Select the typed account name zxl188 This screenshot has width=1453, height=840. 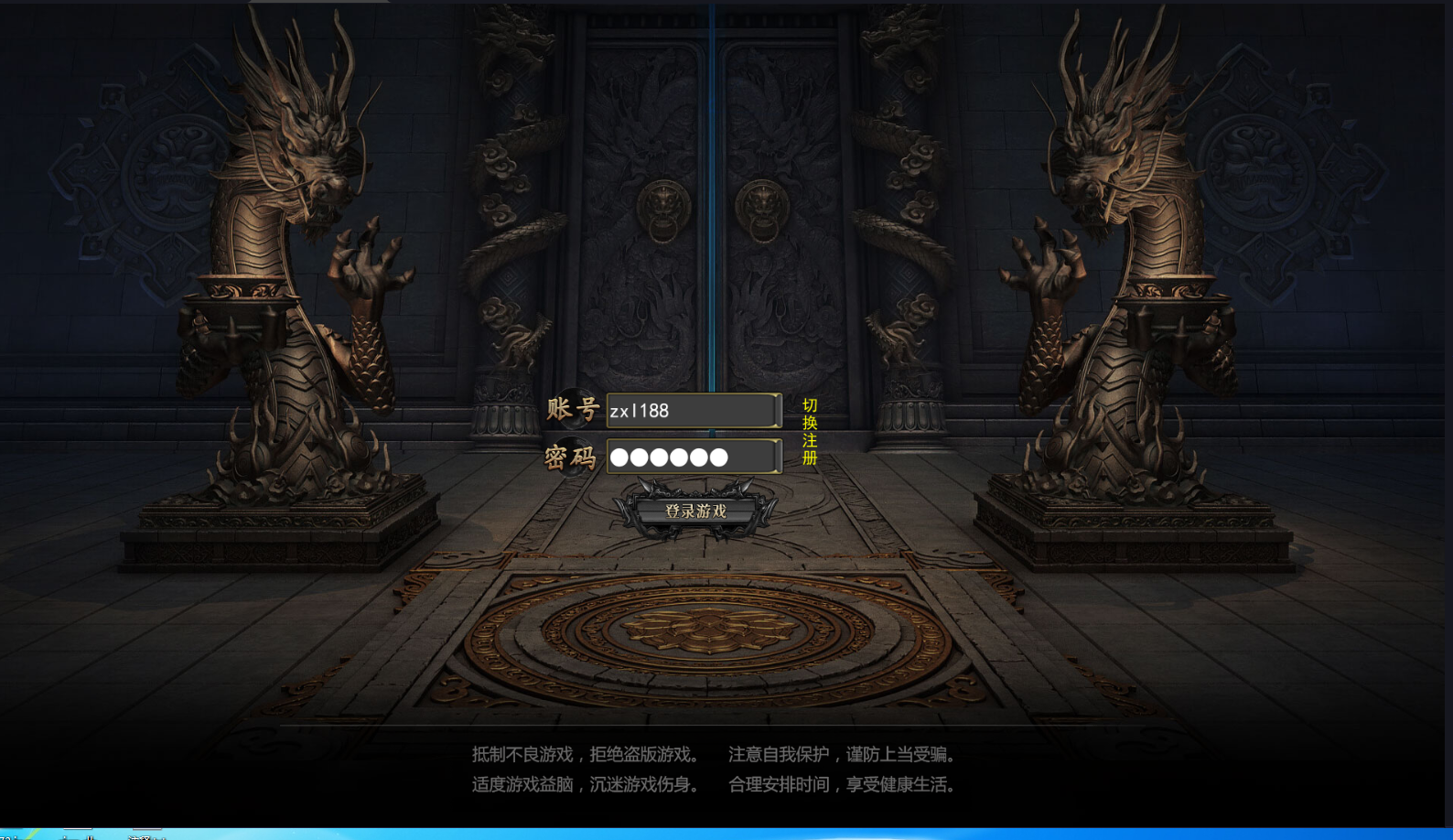point(638,410)
